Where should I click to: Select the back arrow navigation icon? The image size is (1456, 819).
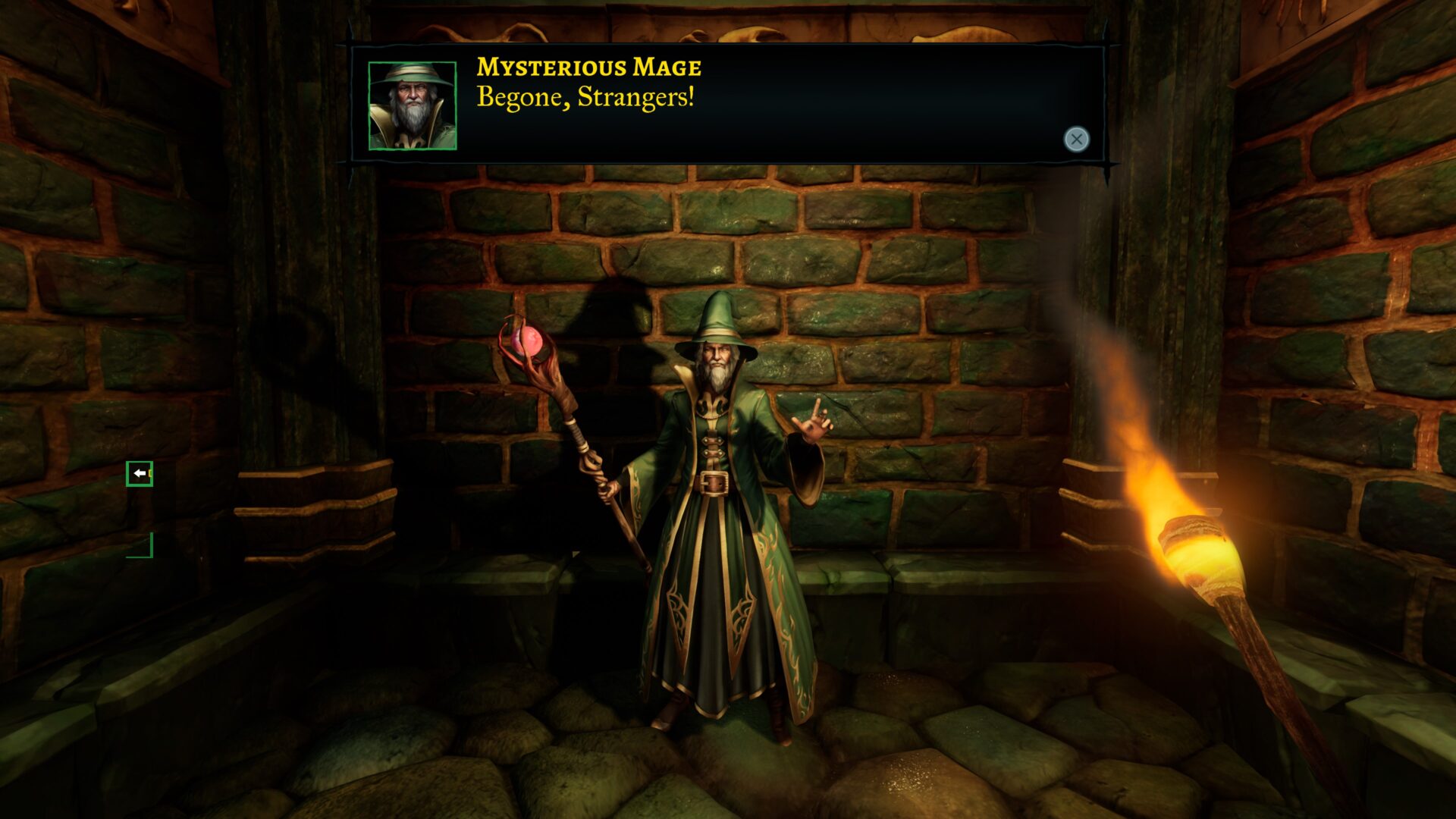pos(140,472)
